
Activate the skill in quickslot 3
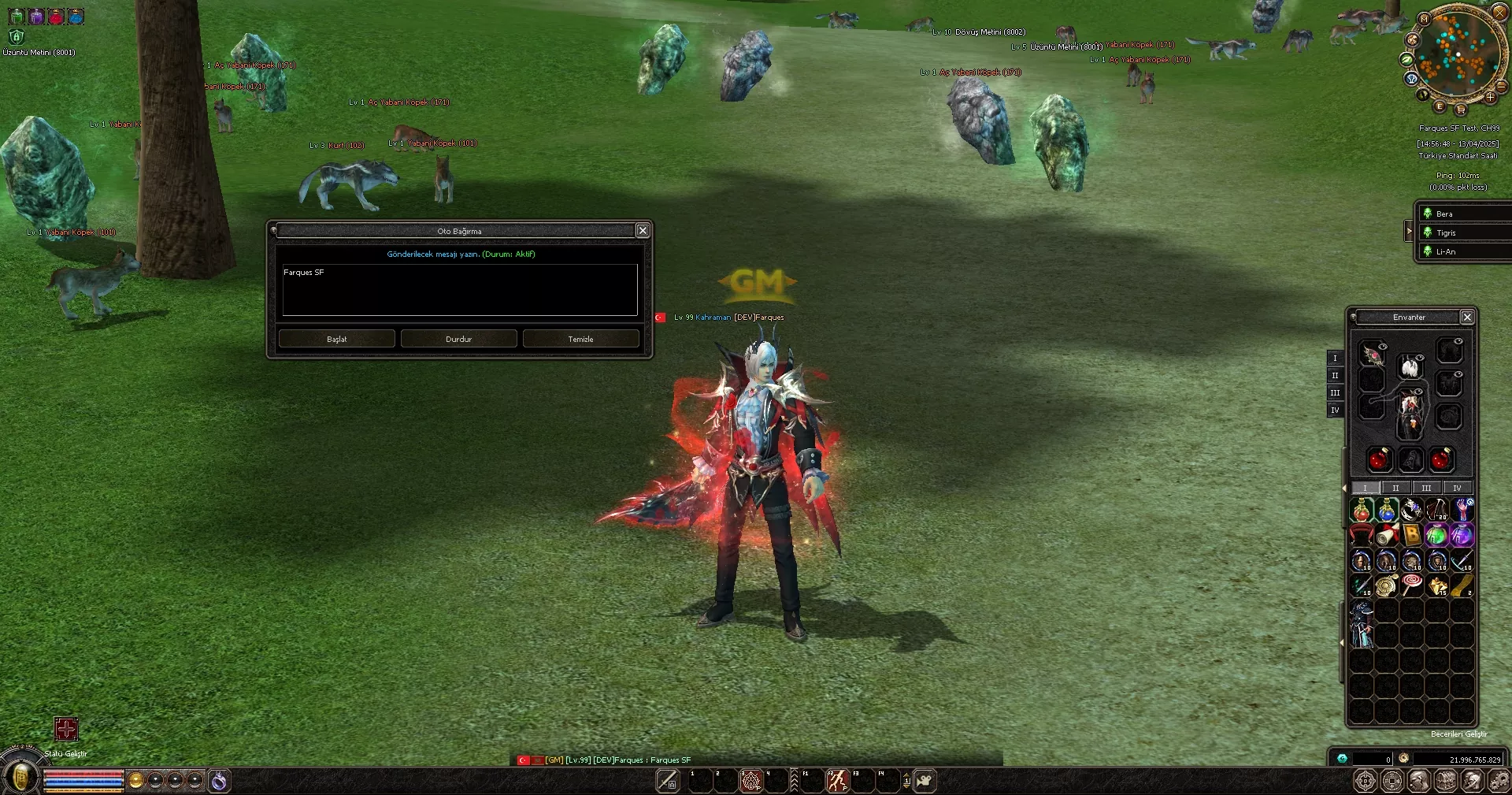pyautogui.click(x=750, y=780)
